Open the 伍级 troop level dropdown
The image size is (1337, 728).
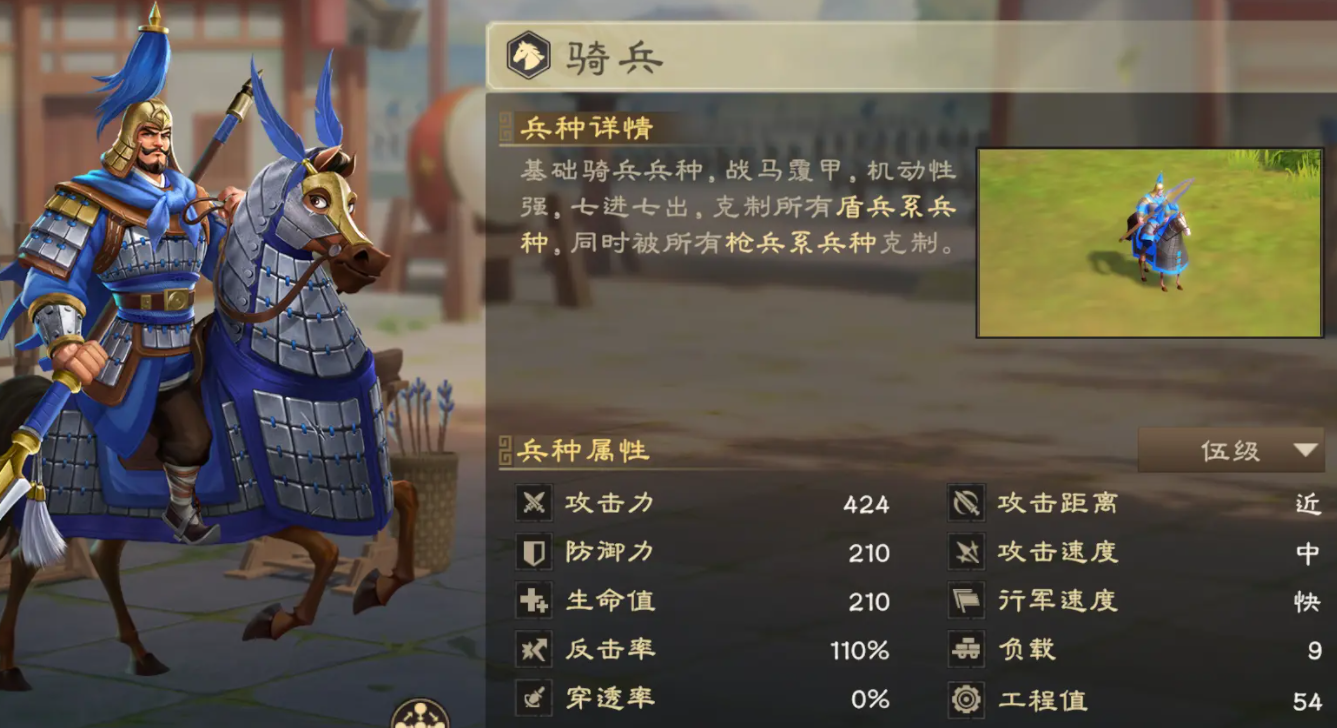coord(1231,450)
